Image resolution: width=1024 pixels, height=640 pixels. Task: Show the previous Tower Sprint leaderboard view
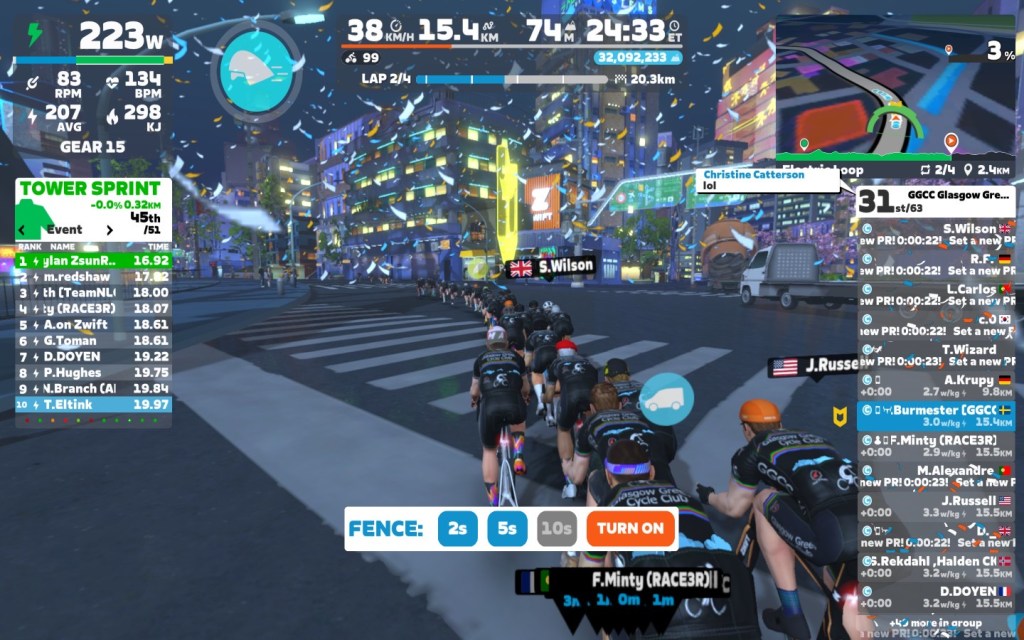pos(23,230)
